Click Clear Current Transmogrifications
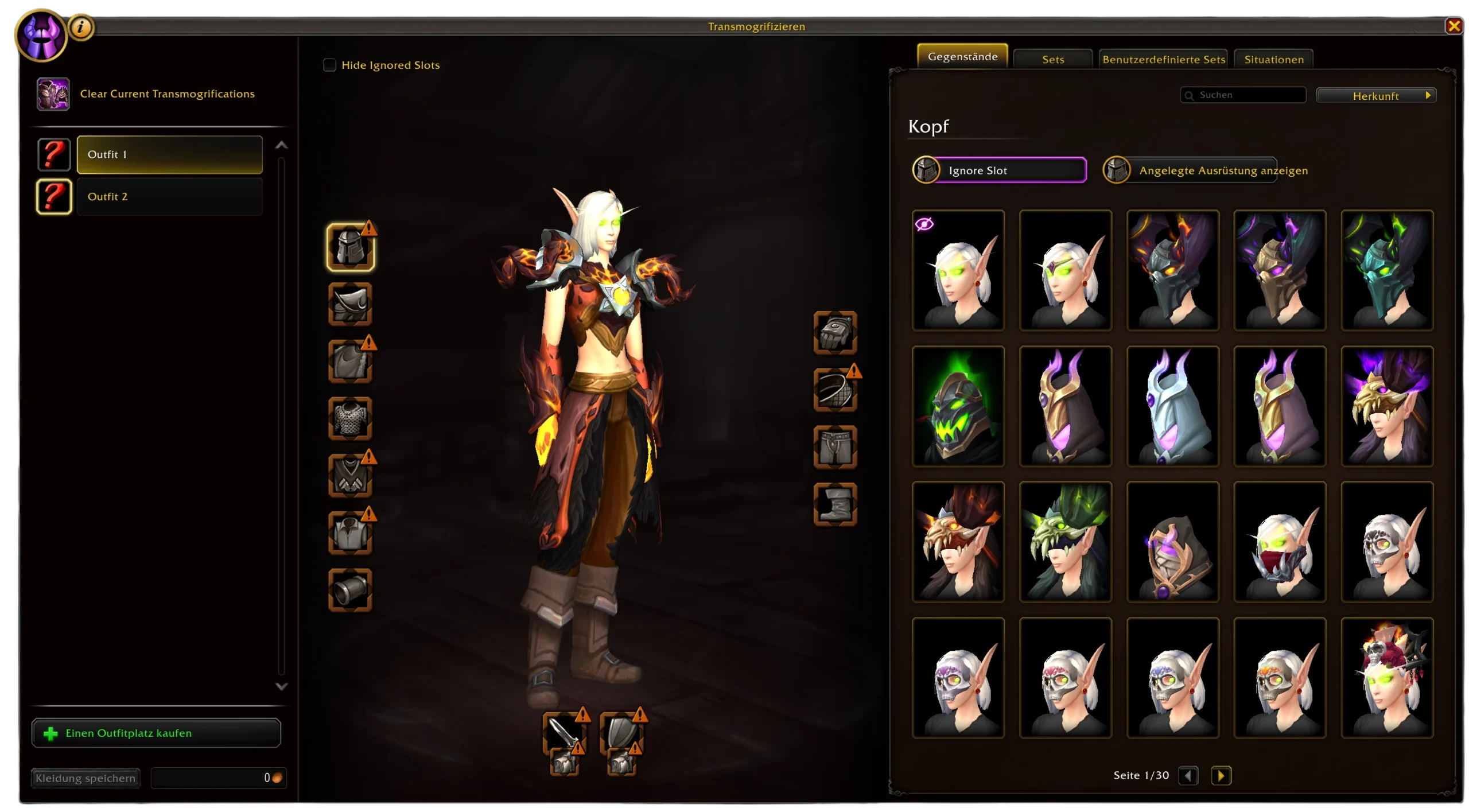The image size is (1469, 812). point(167,94)
